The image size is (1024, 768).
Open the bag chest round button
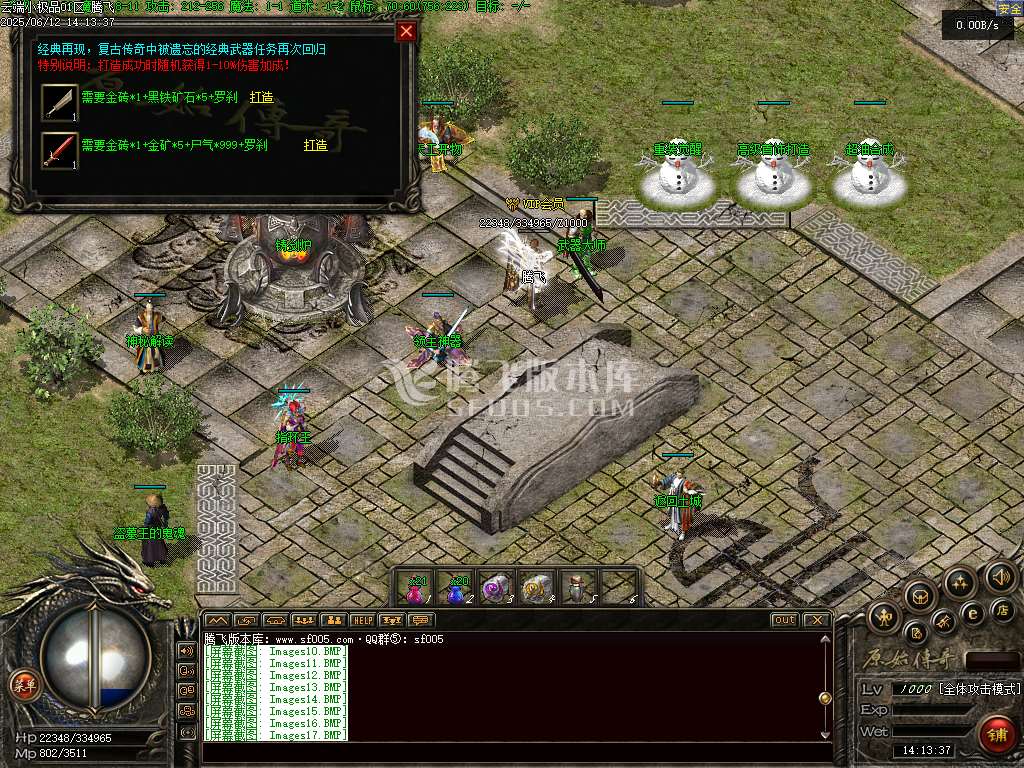919,596
